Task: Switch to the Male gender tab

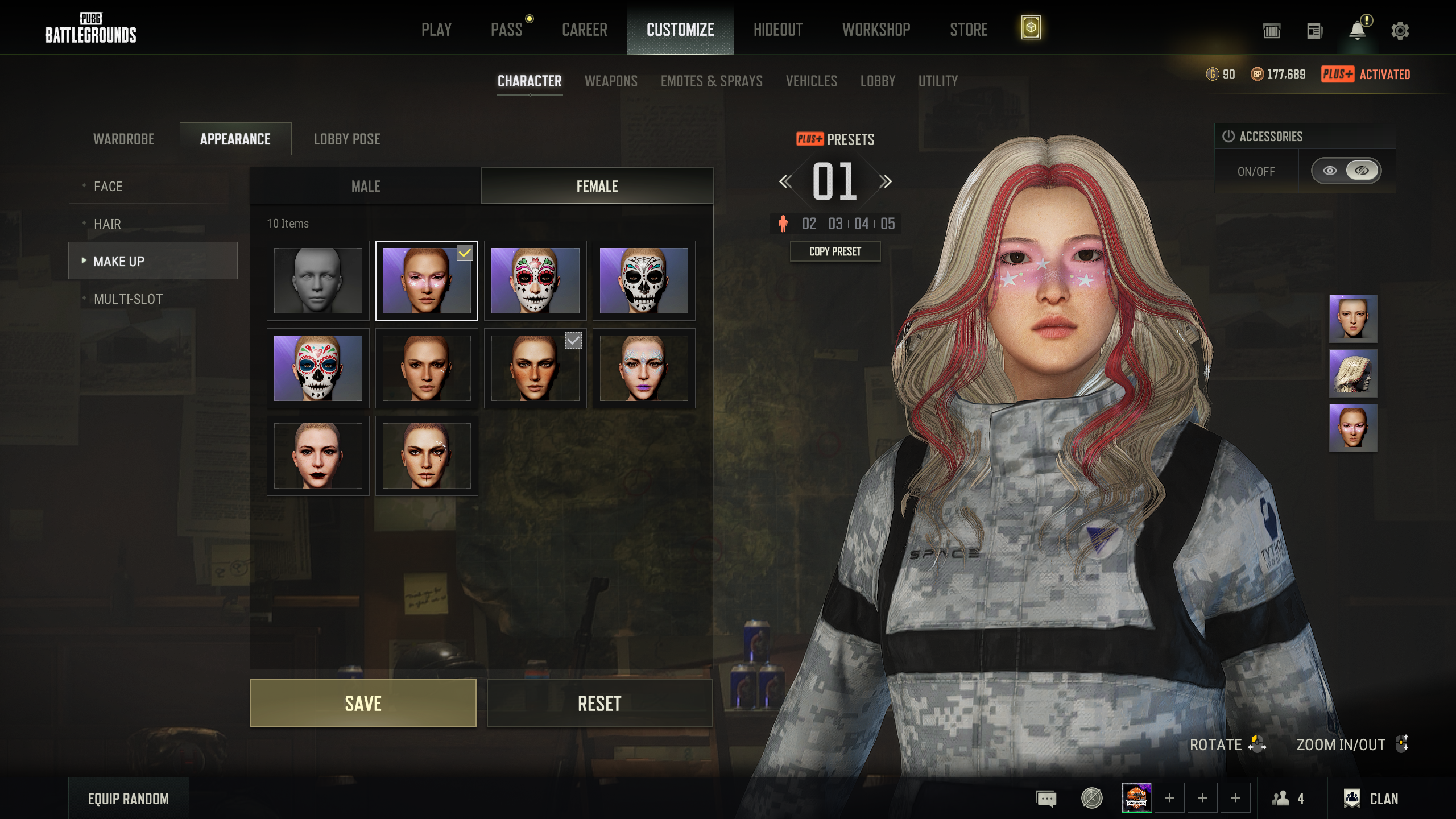Action: 366,186
